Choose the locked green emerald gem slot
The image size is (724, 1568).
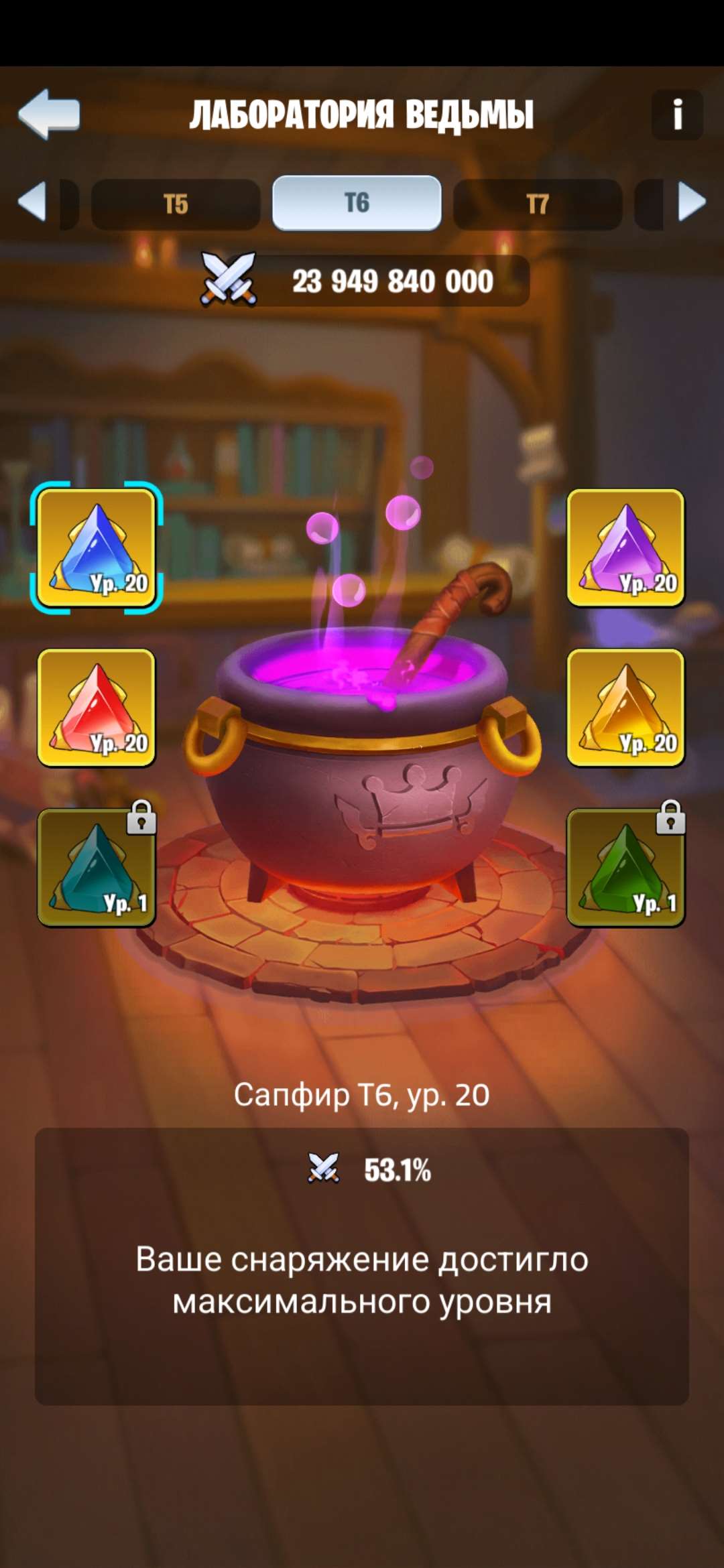point(625,867)
